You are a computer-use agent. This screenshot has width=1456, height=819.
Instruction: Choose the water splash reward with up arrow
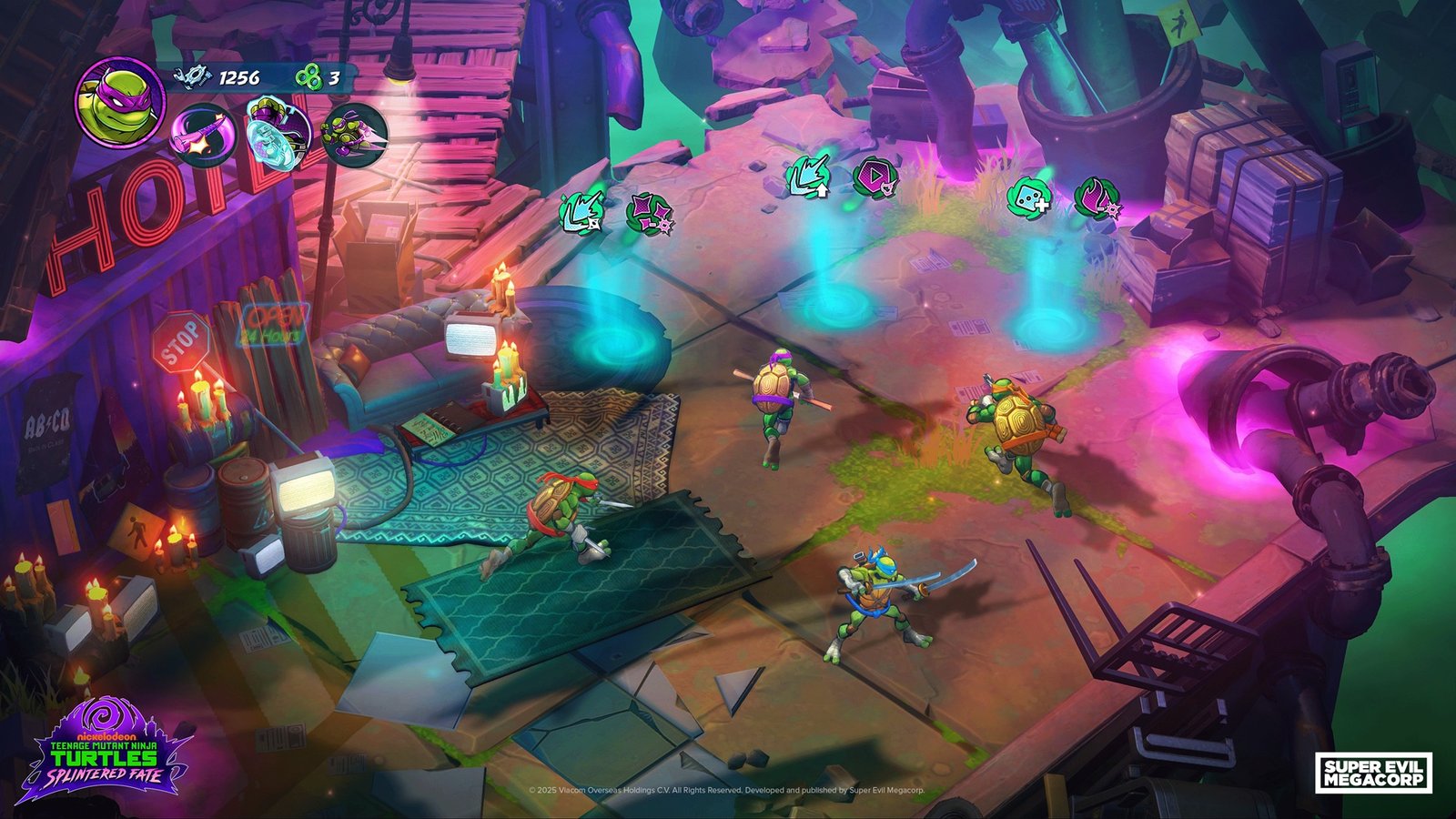[x=808, y=176]
